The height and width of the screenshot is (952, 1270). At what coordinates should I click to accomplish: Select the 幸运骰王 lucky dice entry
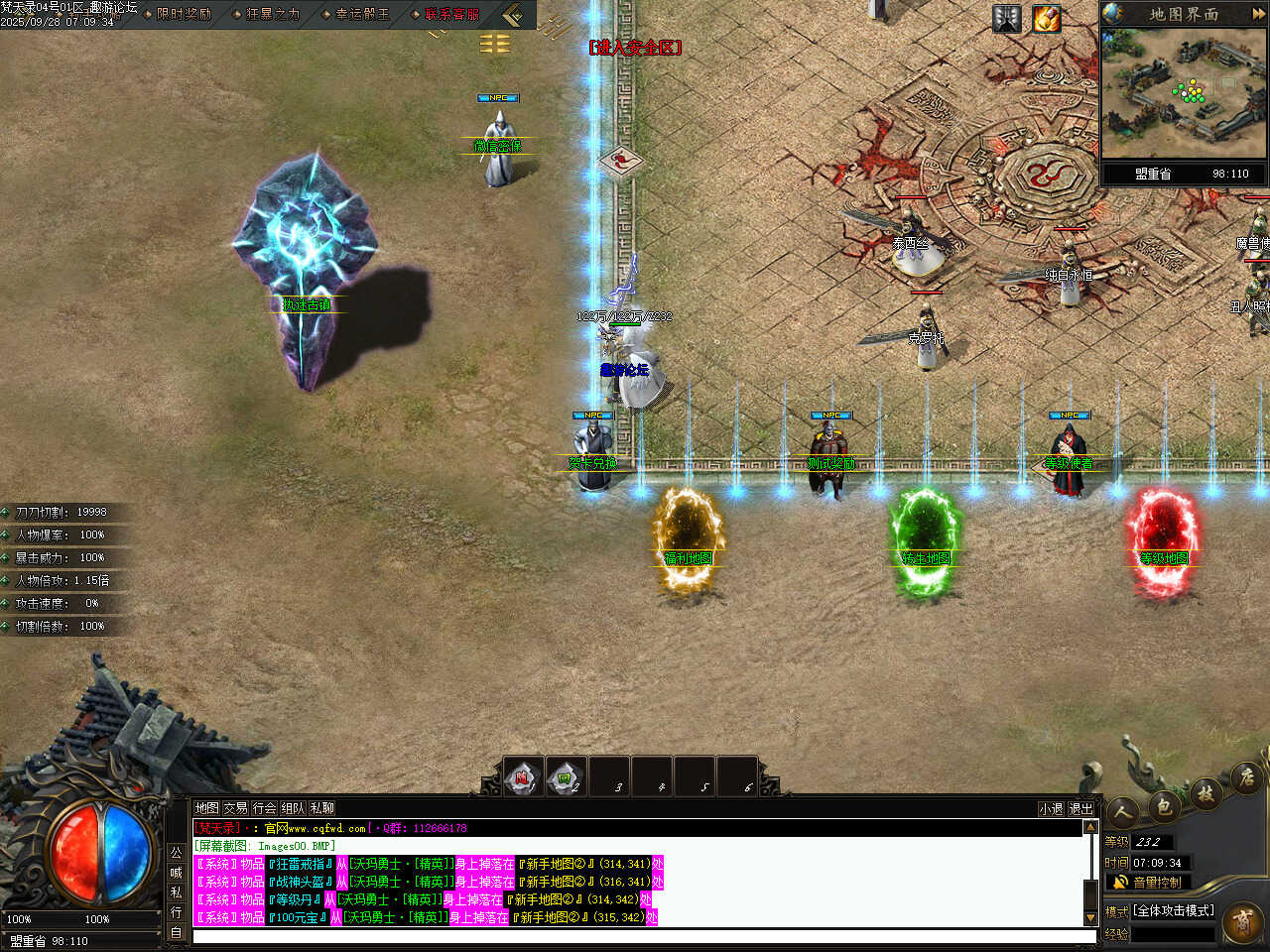362,14
